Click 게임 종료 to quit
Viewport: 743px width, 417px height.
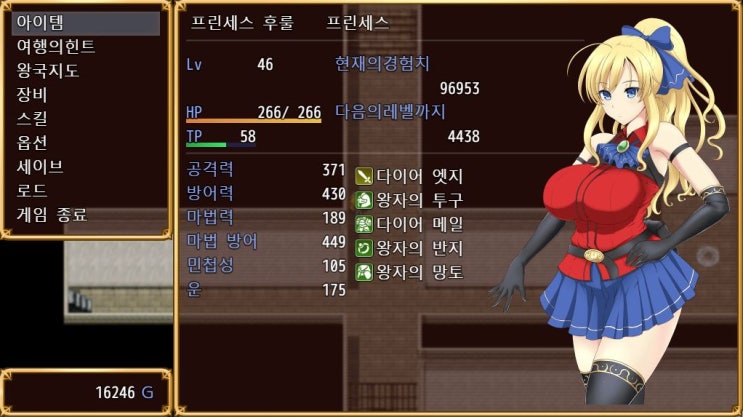pyautogui.click(x=86, y=214)
